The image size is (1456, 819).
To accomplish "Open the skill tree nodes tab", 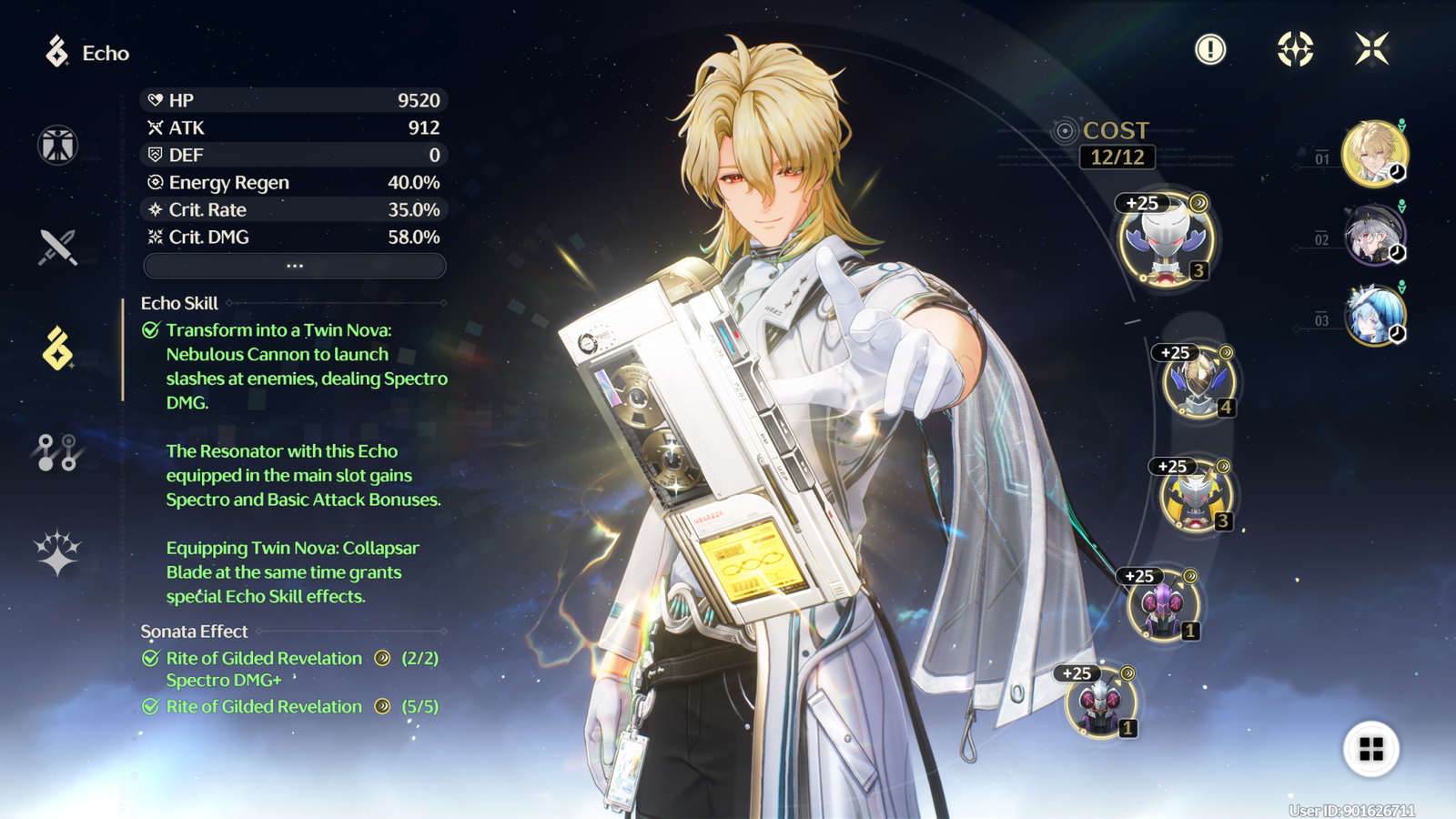I will [57, 451].
